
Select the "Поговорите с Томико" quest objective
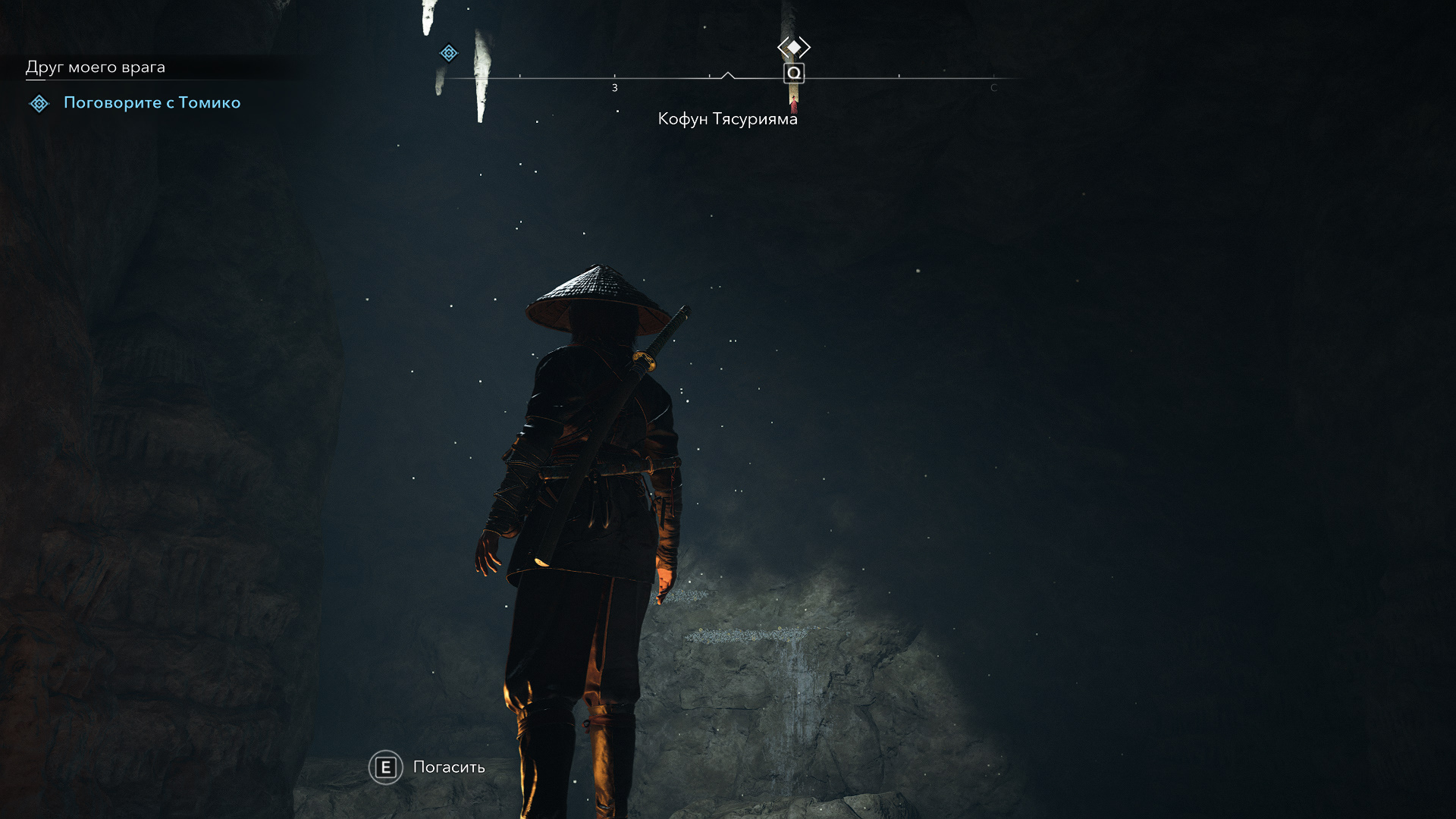[x=152, y=102]
